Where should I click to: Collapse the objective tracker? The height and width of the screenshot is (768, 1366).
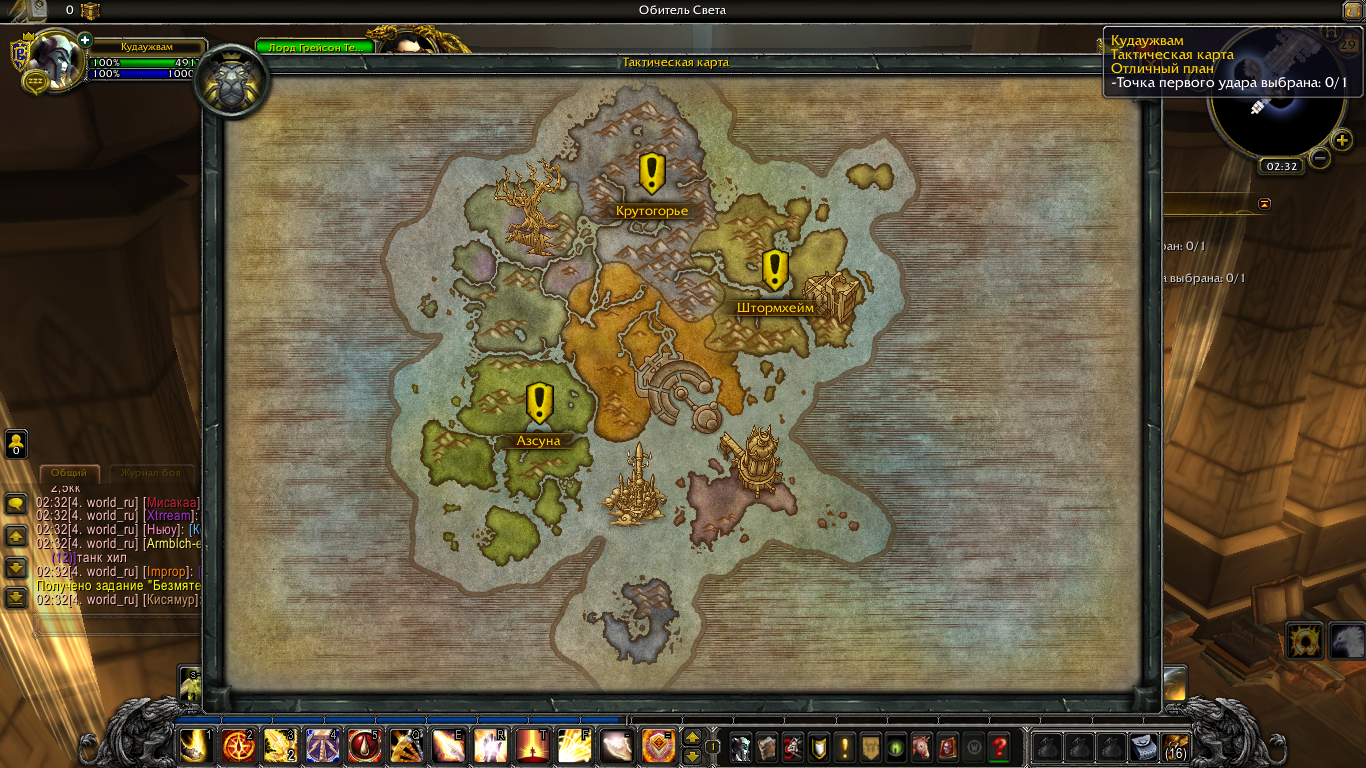coord(1265,204)
